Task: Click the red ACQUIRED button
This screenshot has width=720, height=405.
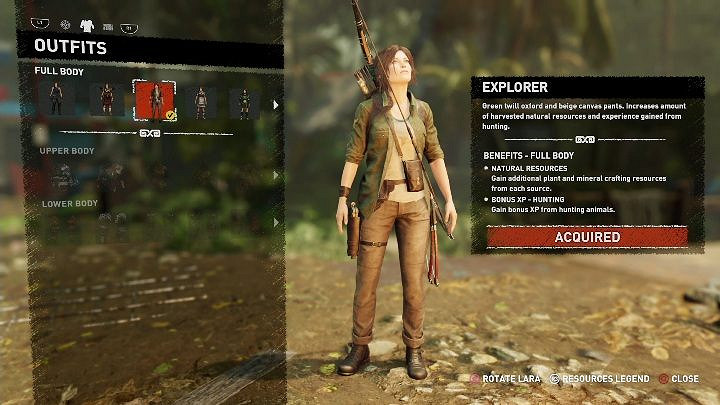Action: click(587, 237)
